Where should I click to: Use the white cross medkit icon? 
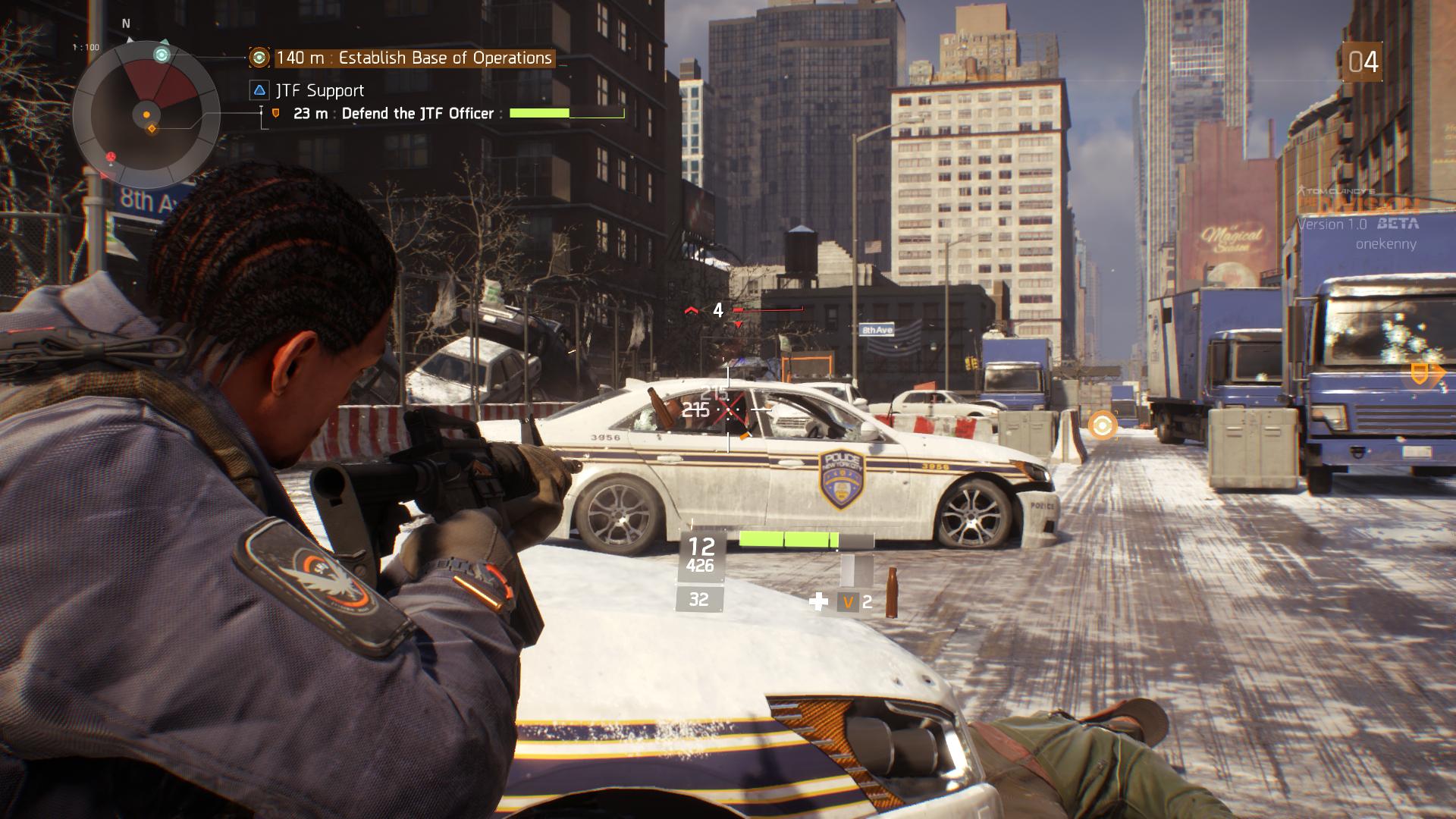818,602
